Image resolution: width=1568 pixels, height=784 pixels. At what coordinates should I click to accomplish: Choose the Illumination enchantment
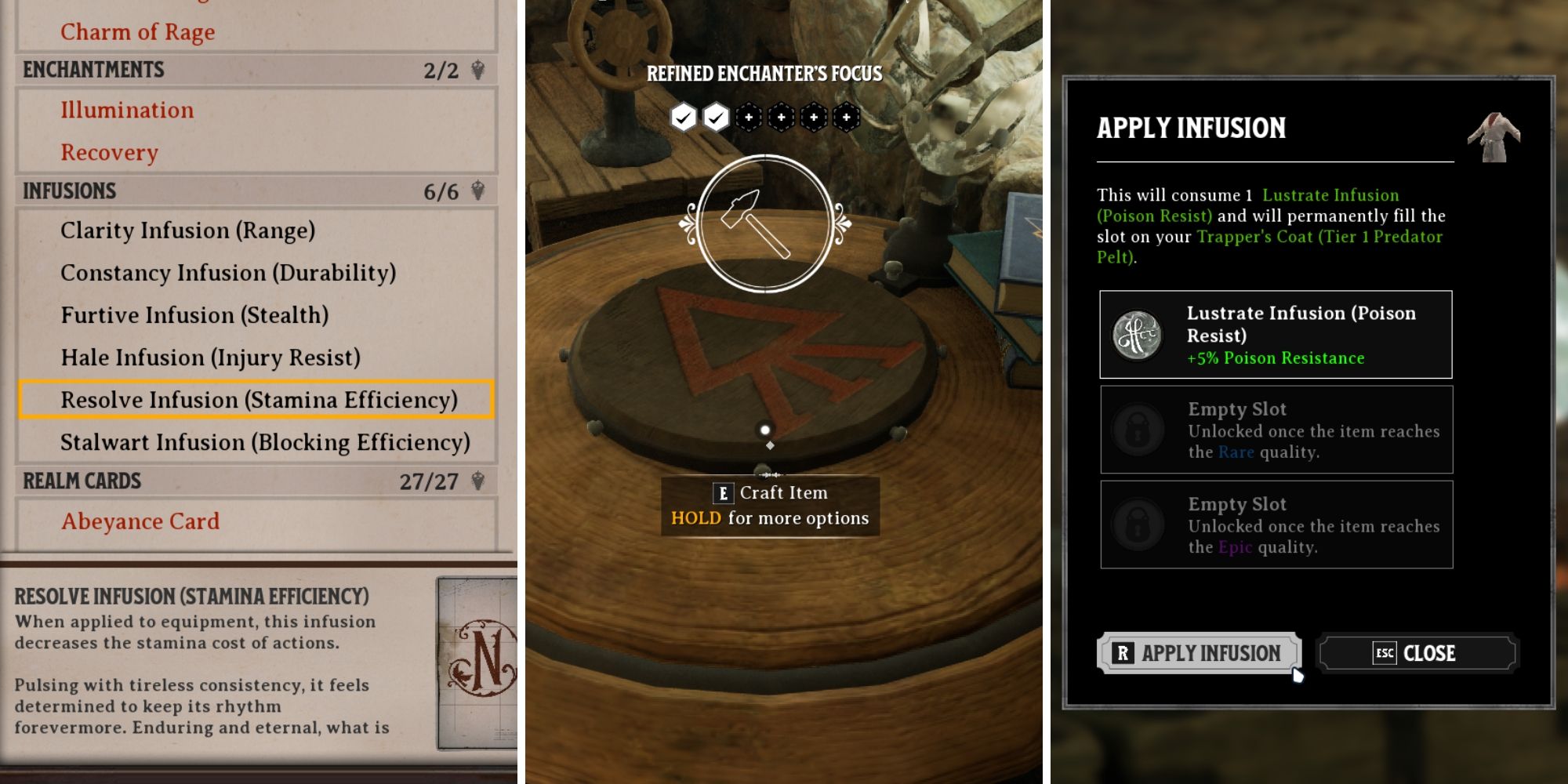(127, 110)
